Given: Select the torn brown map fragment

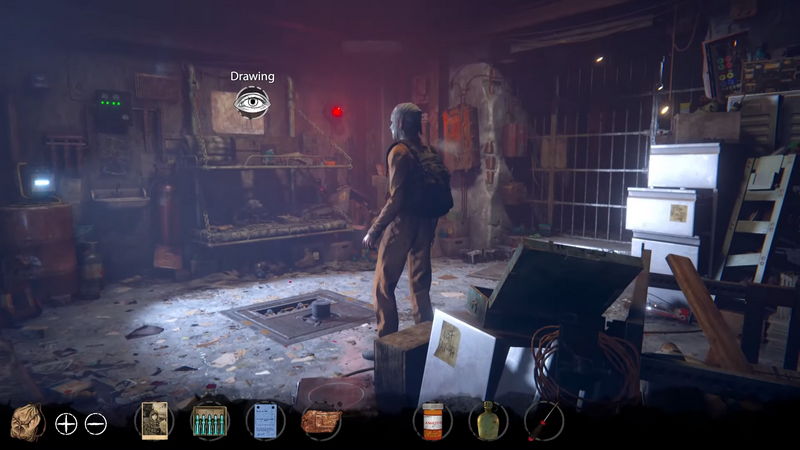Looking at the screenshot, I should (x=321, y=421).
